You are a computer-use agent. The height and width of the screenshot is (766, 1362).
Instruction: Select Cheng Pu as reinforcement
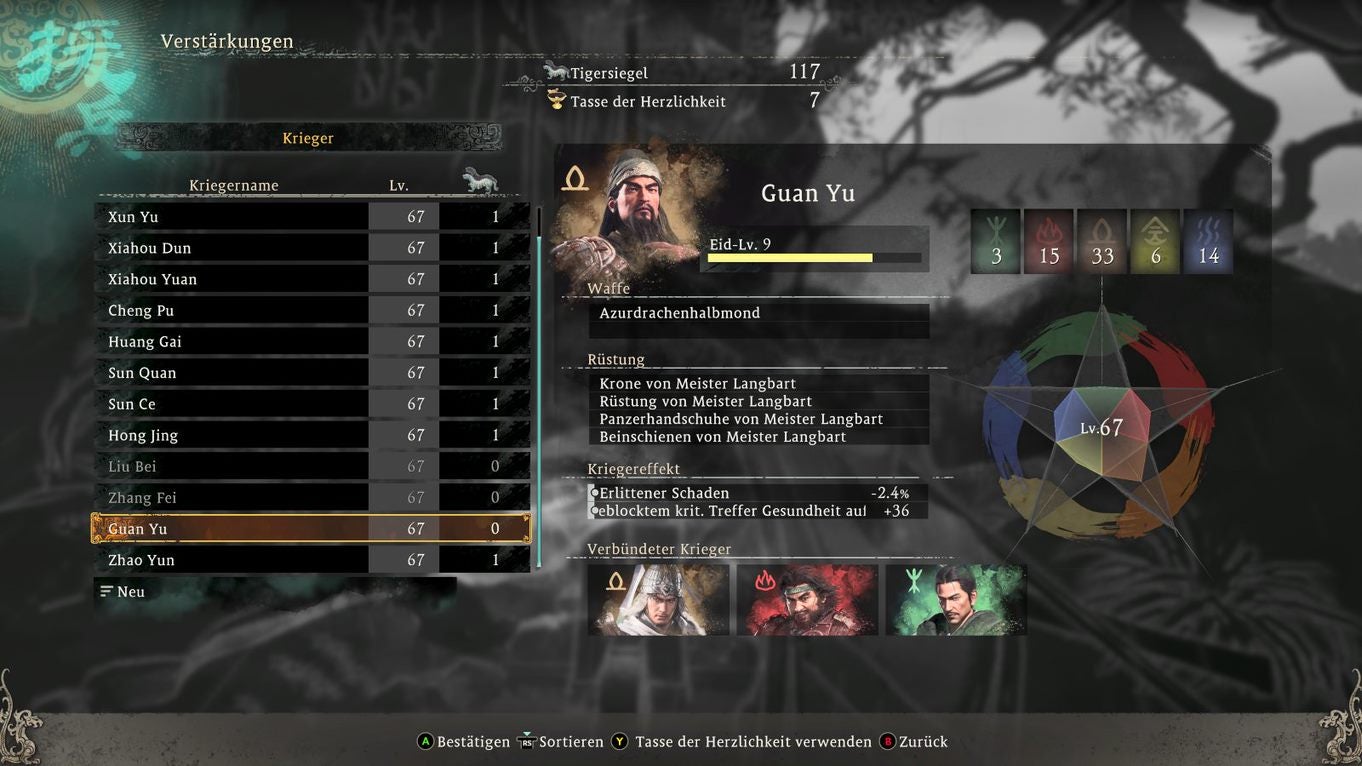(312, 311)
